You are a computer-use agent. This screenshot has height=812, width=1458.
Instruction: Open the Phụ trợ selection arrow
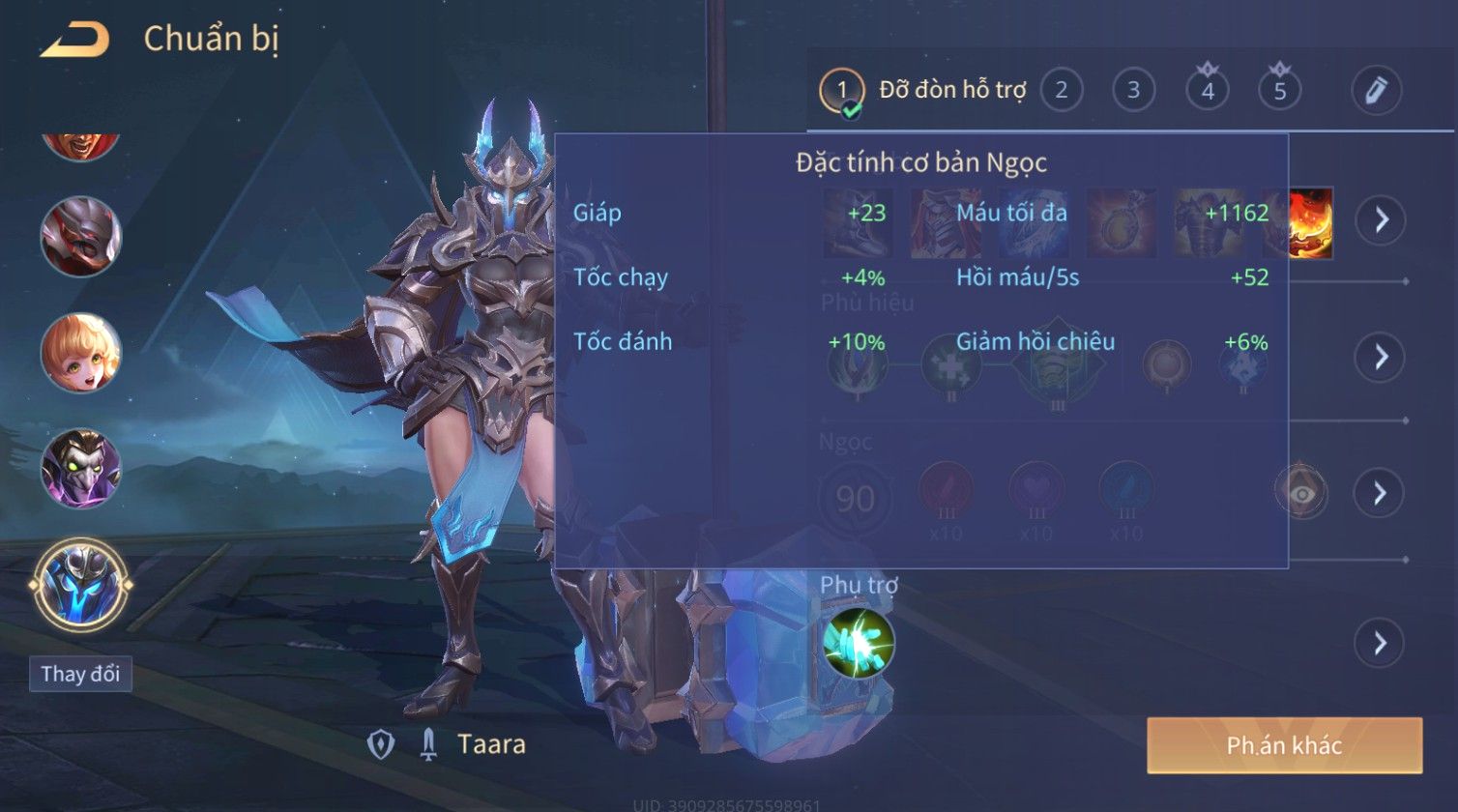point(1380,643)
